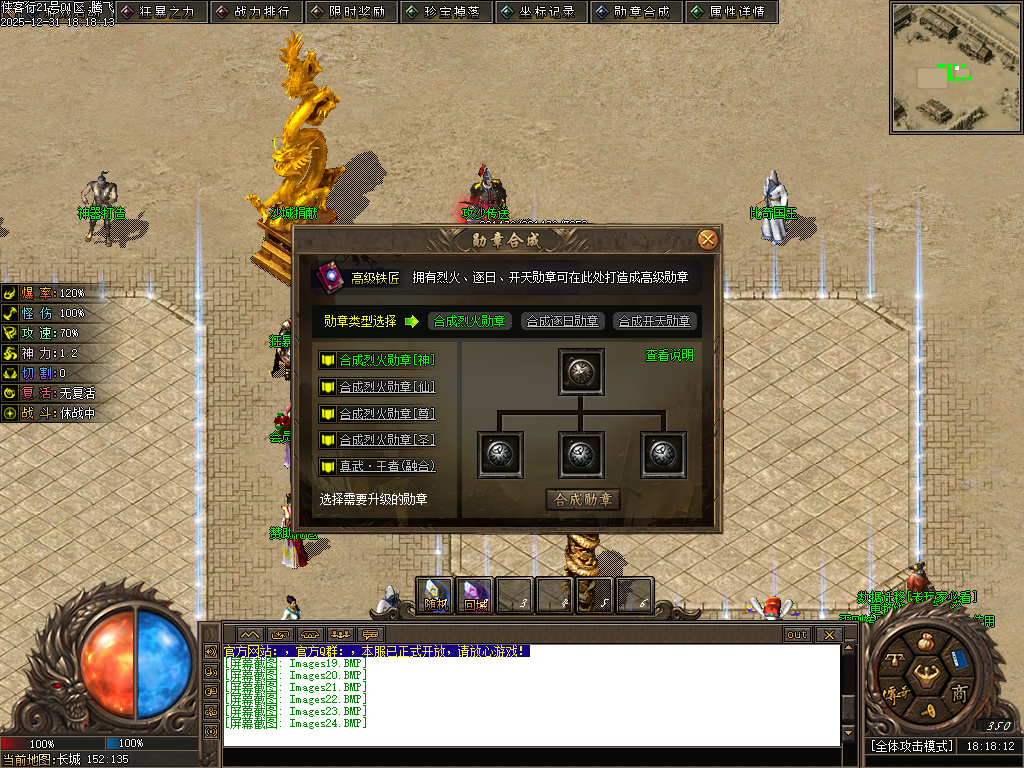This screenshot has width=1024, height=768.
Task: Choose 合成烈火勋章[尊] from the list
Action: pyautogui.click(x=386, y=413)
